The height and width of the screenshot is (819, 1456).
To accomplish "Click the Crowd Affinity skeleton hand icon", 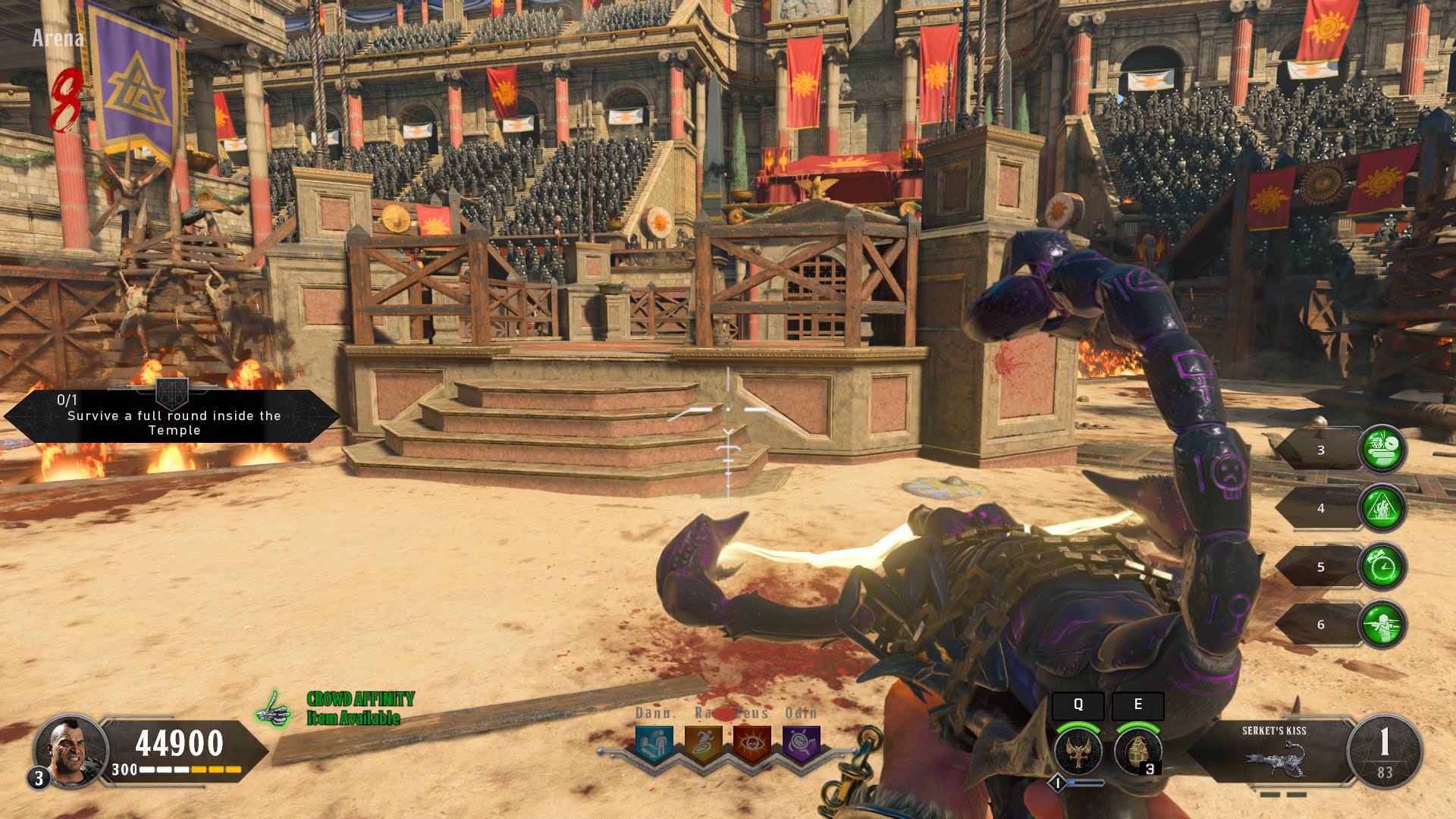I will pos(274,710).
